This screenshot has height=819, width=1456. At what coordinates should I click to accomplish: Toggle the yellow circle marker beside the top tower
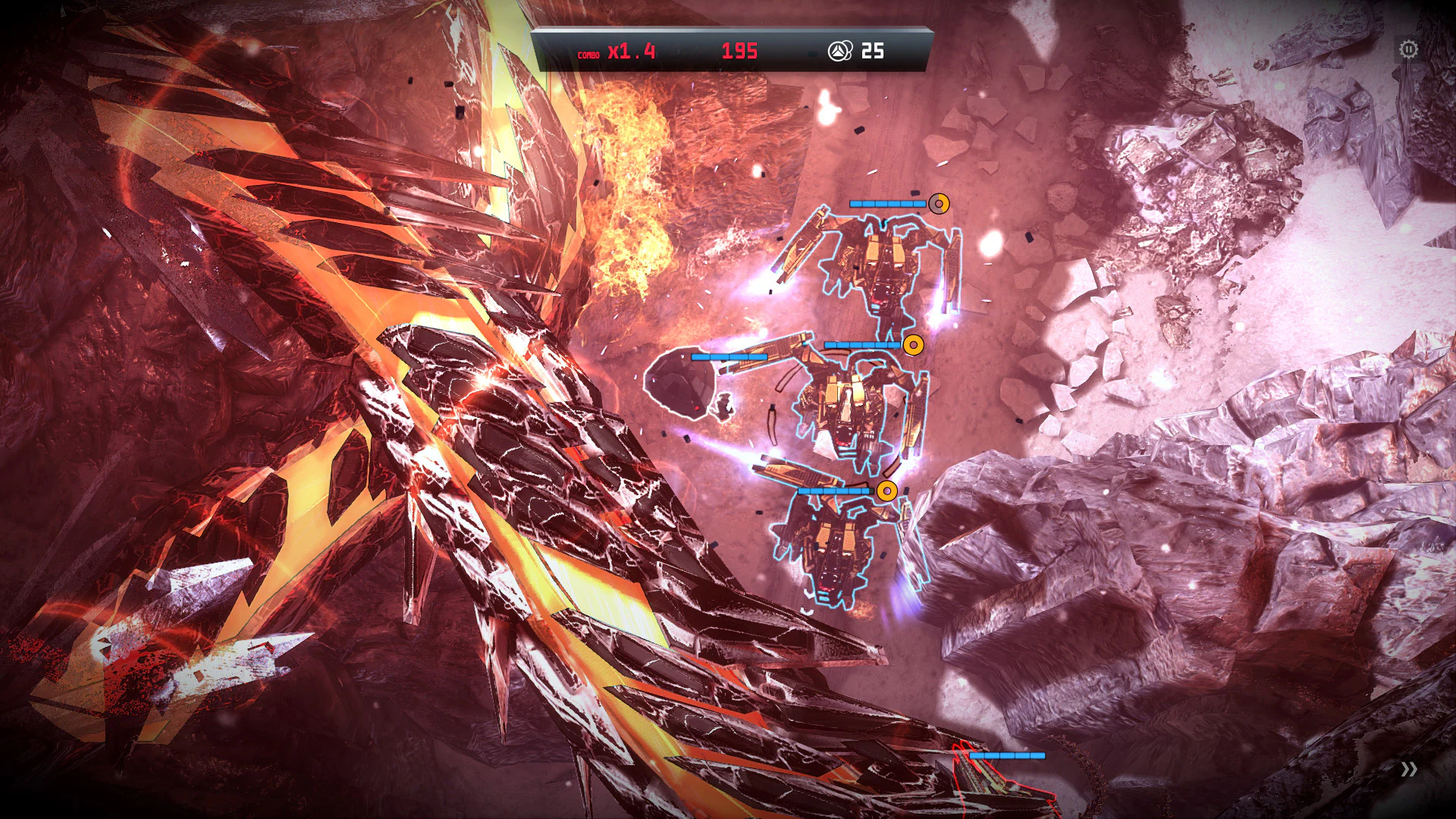coord(938,203)
